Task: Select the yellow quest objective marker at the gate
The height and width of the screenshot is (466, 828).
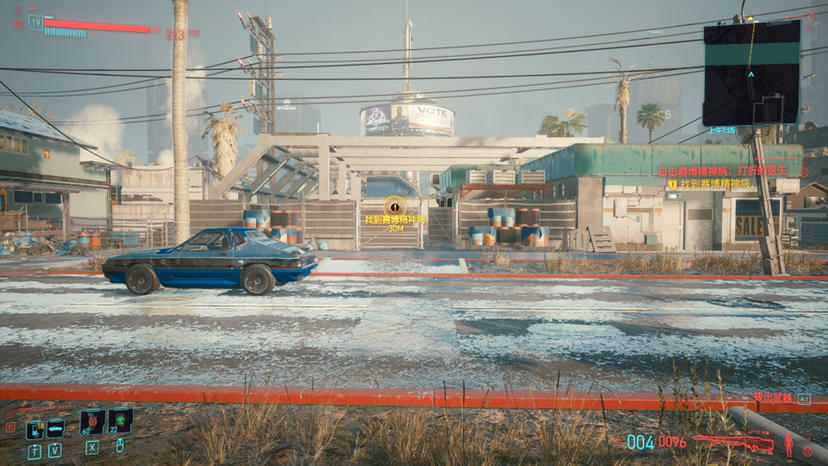Action: (x=394, y=207)
